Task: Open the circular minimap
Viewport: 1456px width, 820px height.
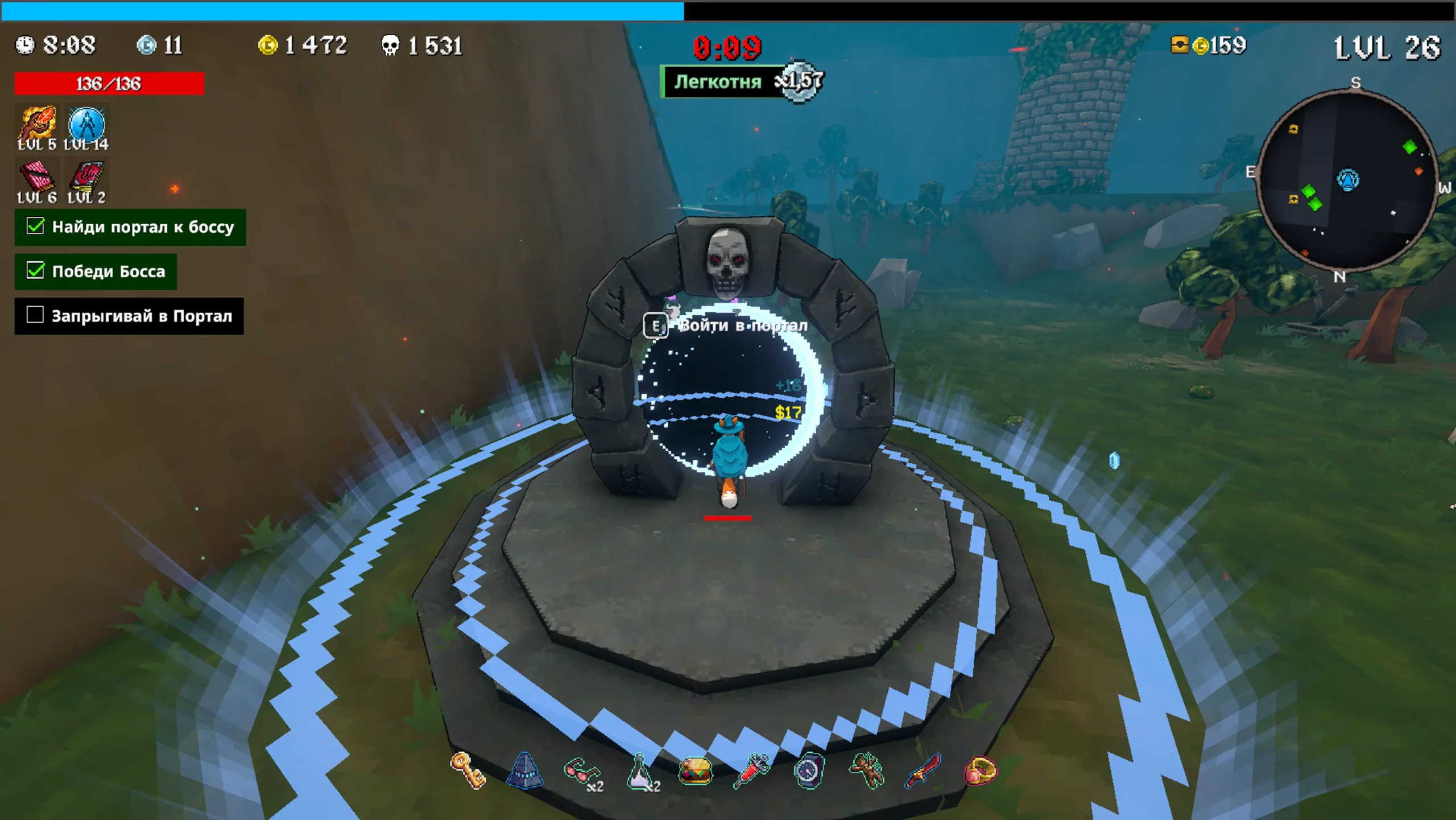Action: point(1347,180)
